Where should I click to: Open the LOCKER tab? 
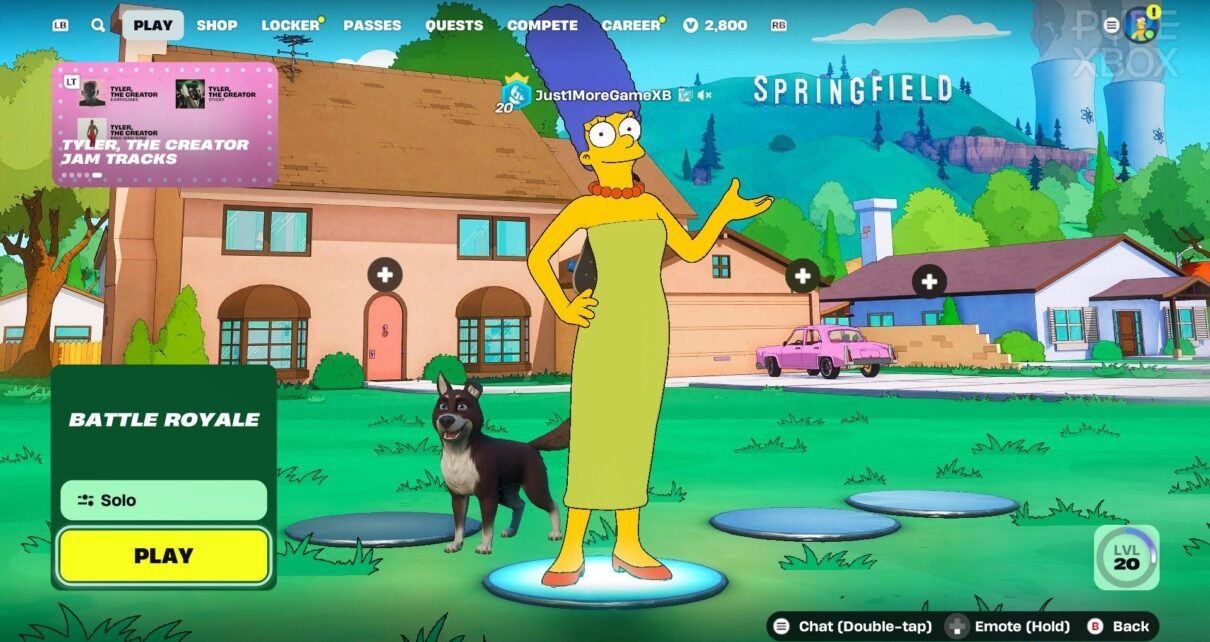(291, 25)
